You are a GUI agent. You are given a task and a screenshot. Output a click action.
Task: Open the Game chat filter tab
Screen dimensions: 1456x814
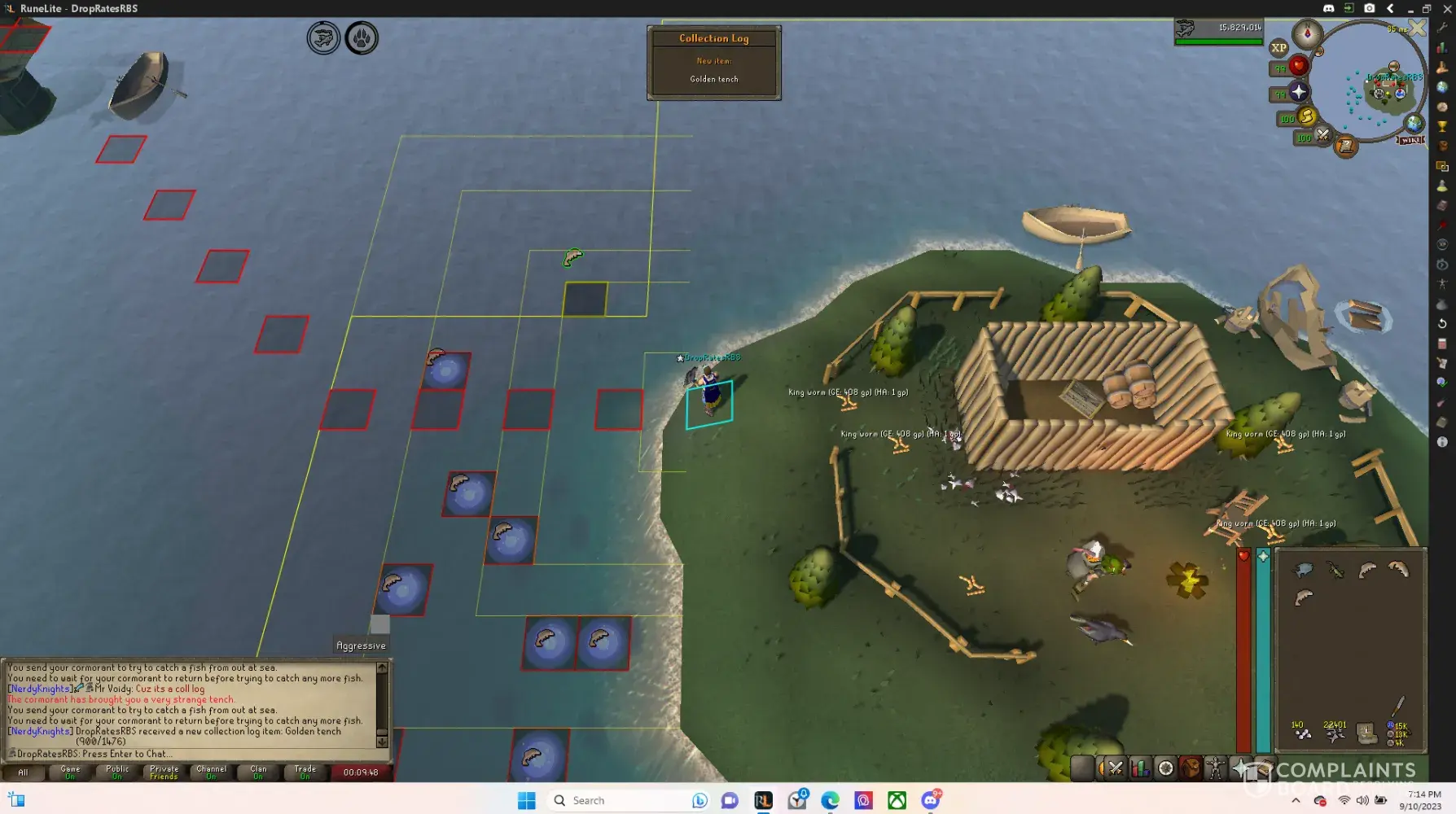[x=70, y=772]
